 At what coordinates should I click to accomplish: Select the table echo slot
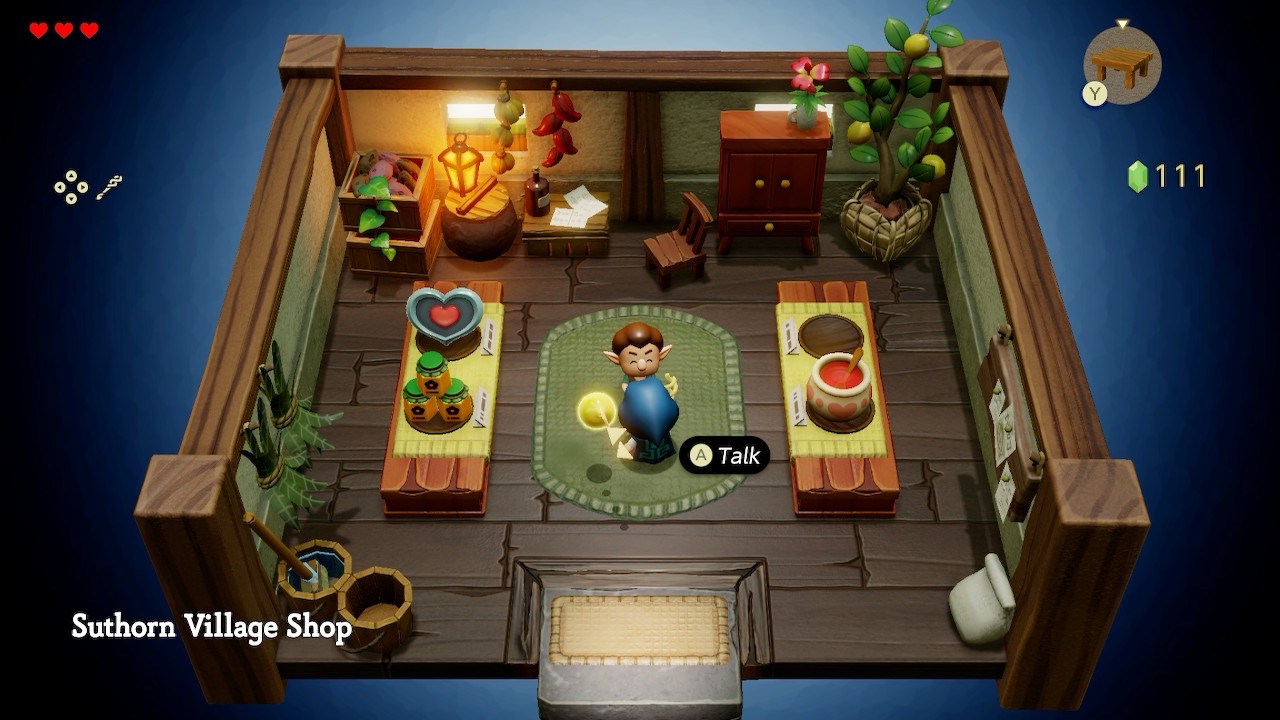[1121, 64]
